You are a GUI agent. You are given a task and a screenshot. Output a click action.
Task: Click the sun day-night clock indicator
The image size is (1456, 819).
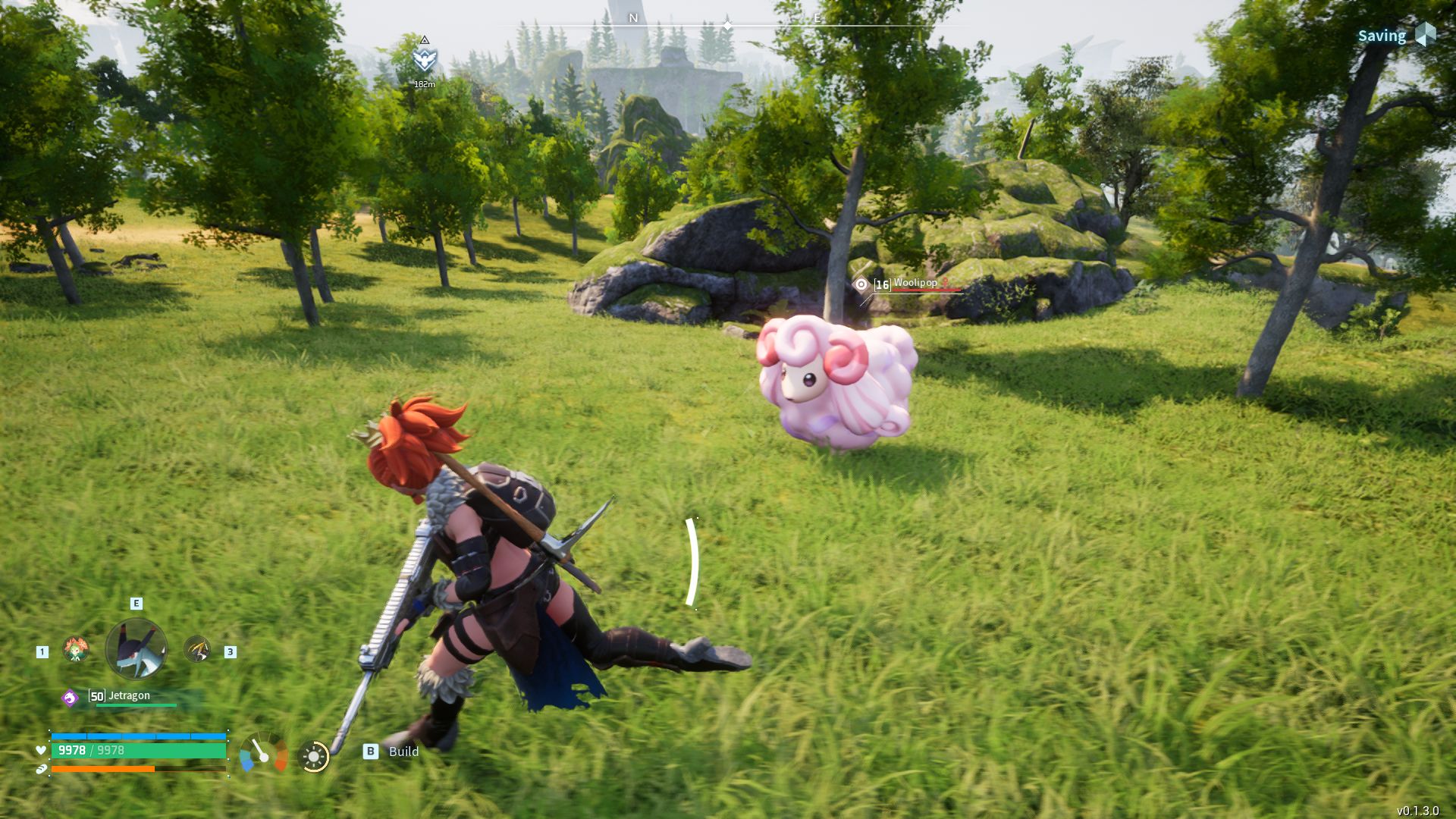315,757
